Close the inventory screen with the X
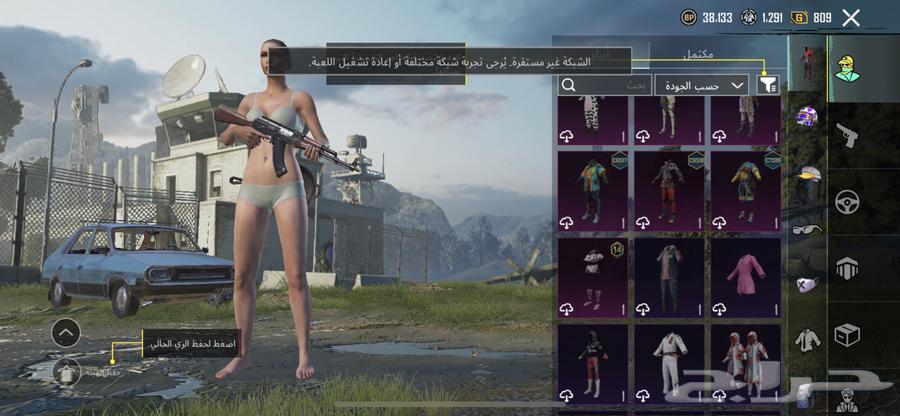 851,18
